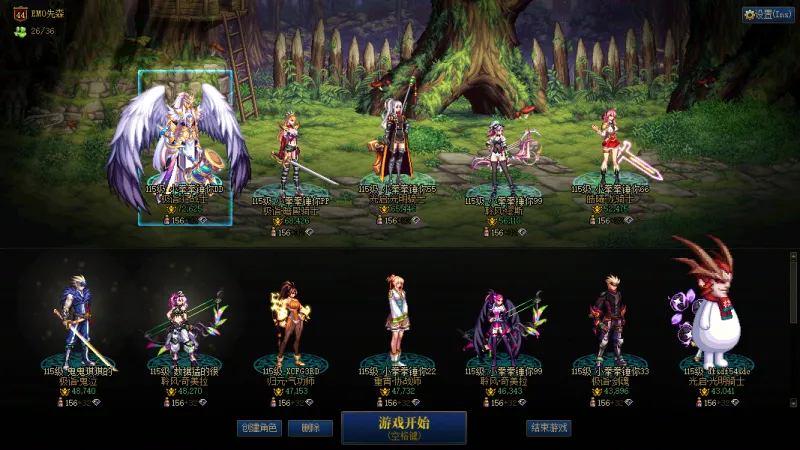Click the 创建角色 create character button
This screenshot has height=450, width=800.
click(x=258, y=428)
